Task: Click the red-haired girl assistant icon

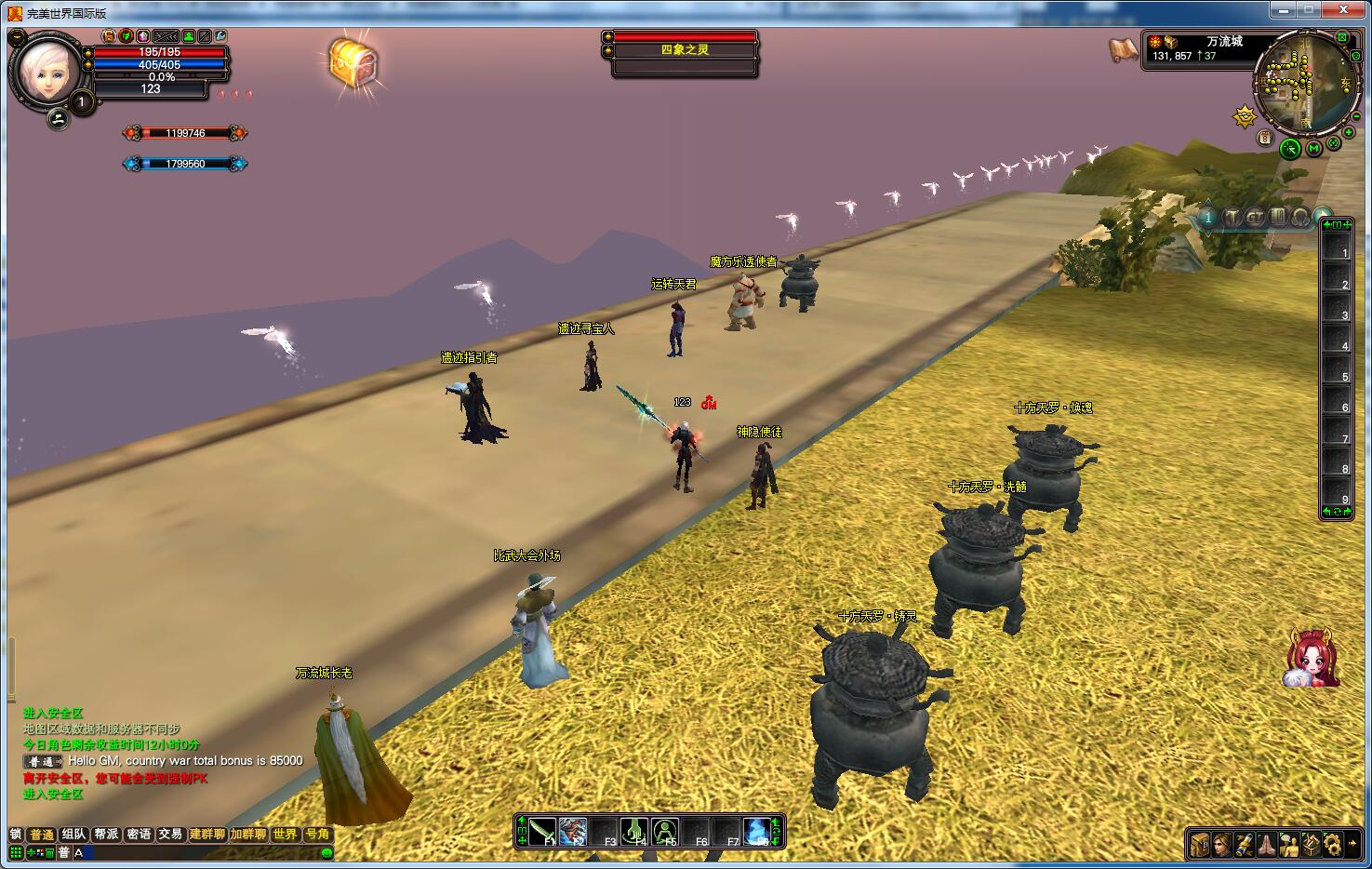Action: (1312, 658)
